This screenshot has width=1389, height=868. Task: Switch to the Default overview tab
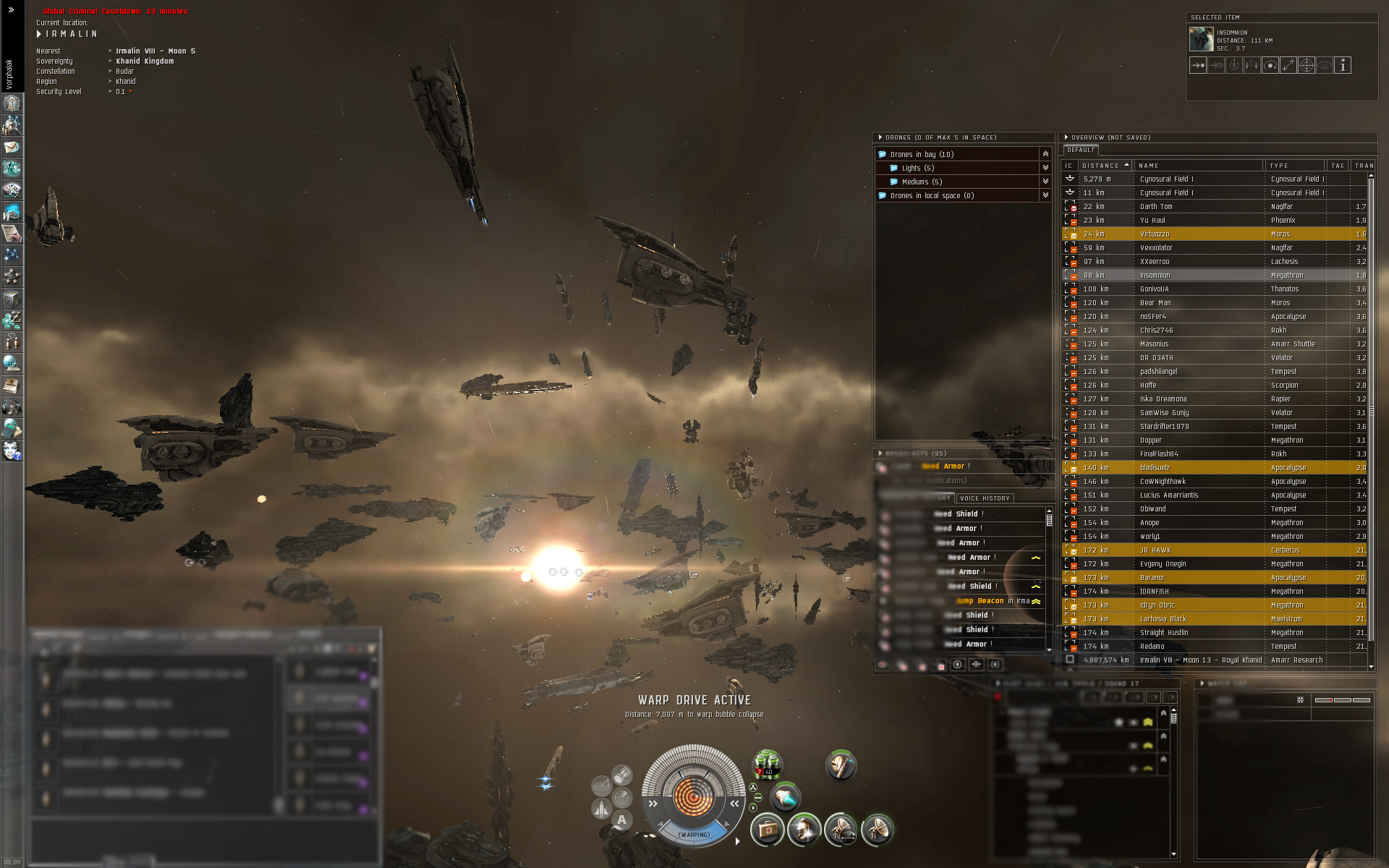tap(1081, 150)
